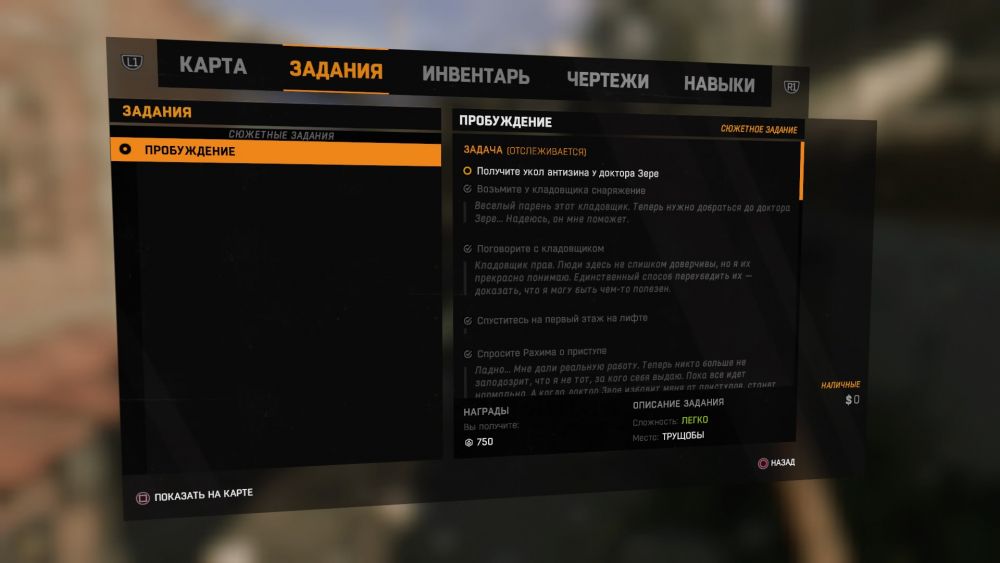Image resolution: width=1000 pixels, height=563 pixels.
Task: Open the Чертежи tab
Action: (x=607, y=81)
